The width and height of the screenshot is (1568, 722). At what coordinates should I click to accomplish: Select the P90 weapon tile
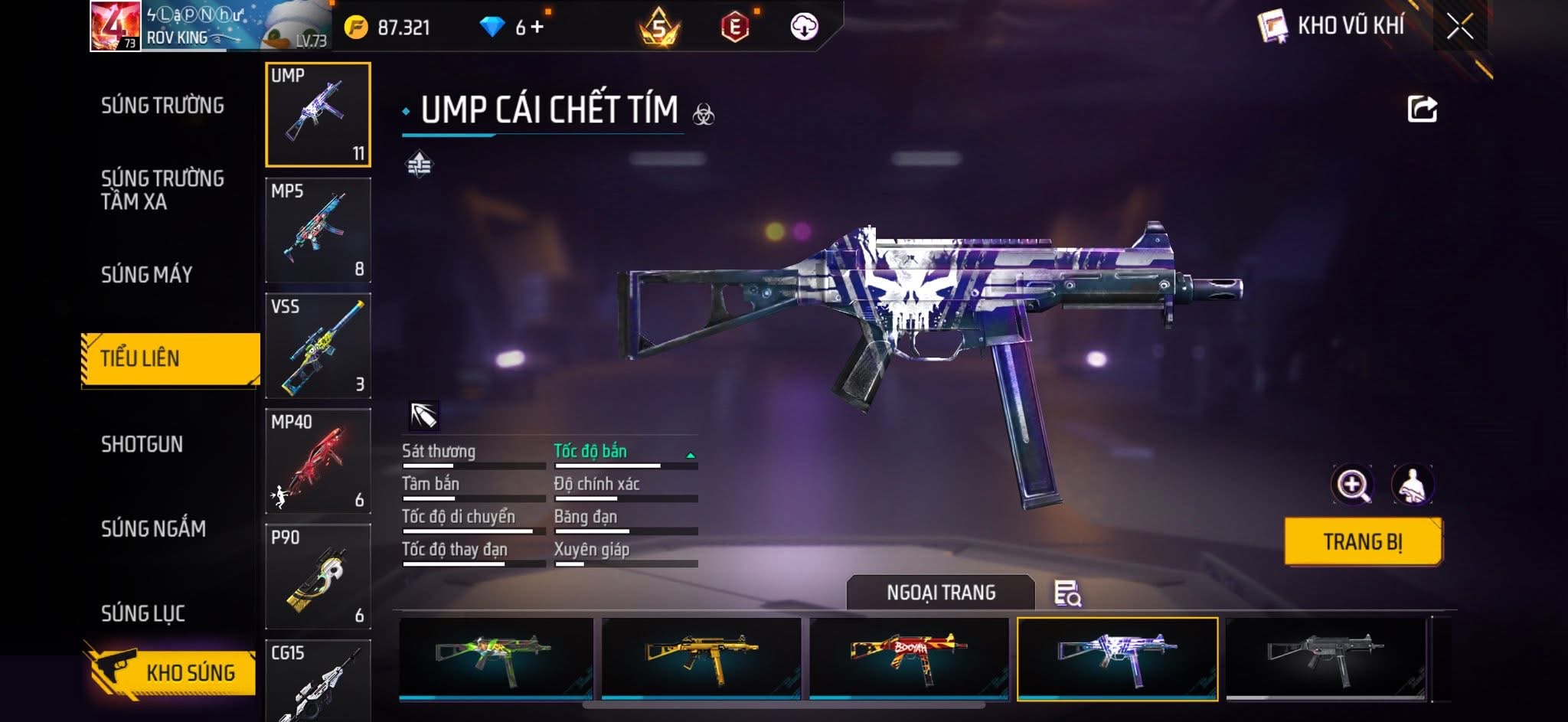[318, 577]
